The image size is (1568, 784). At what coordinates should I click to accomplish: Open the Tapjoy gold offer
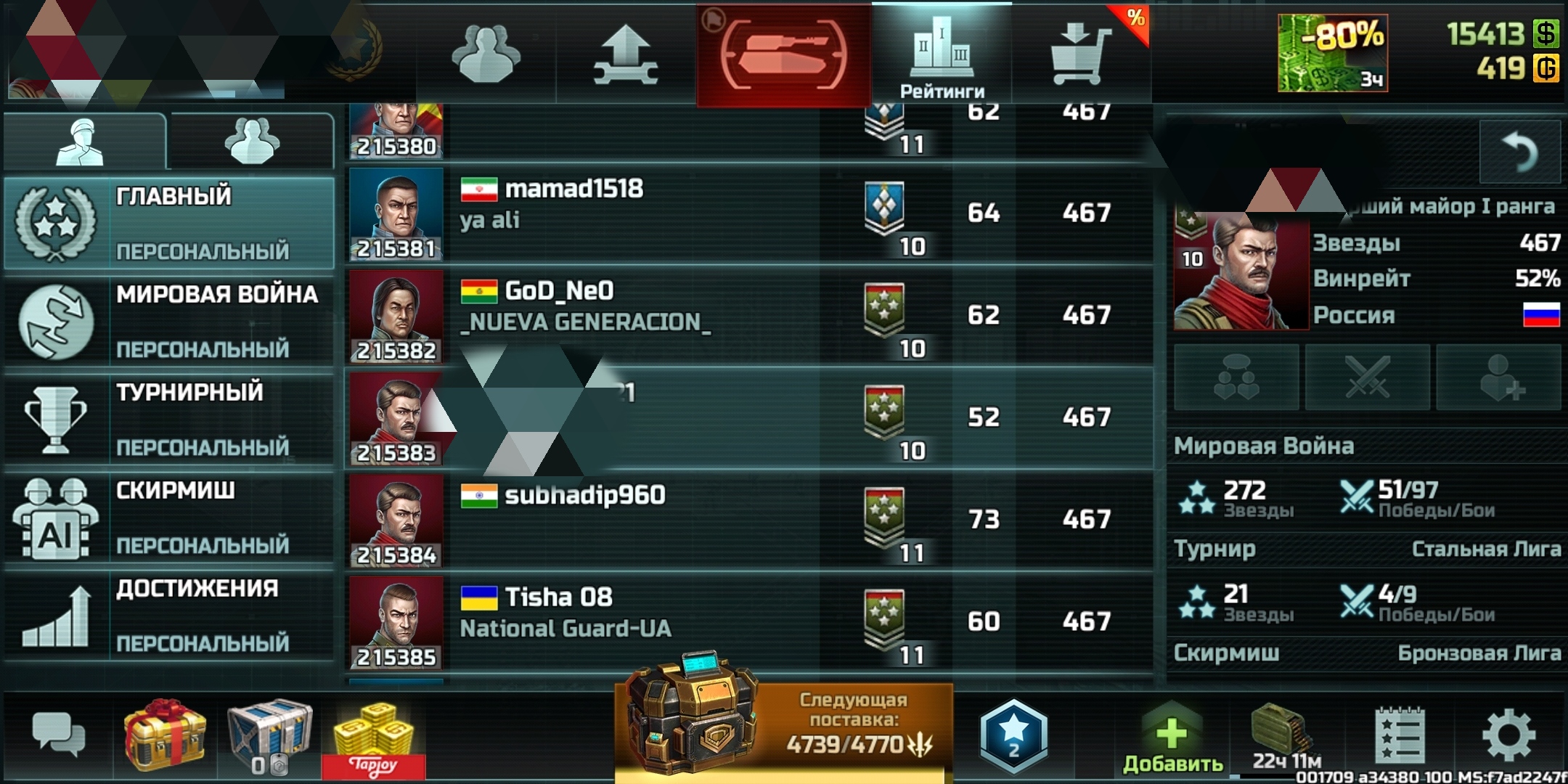tap(373, 738)
